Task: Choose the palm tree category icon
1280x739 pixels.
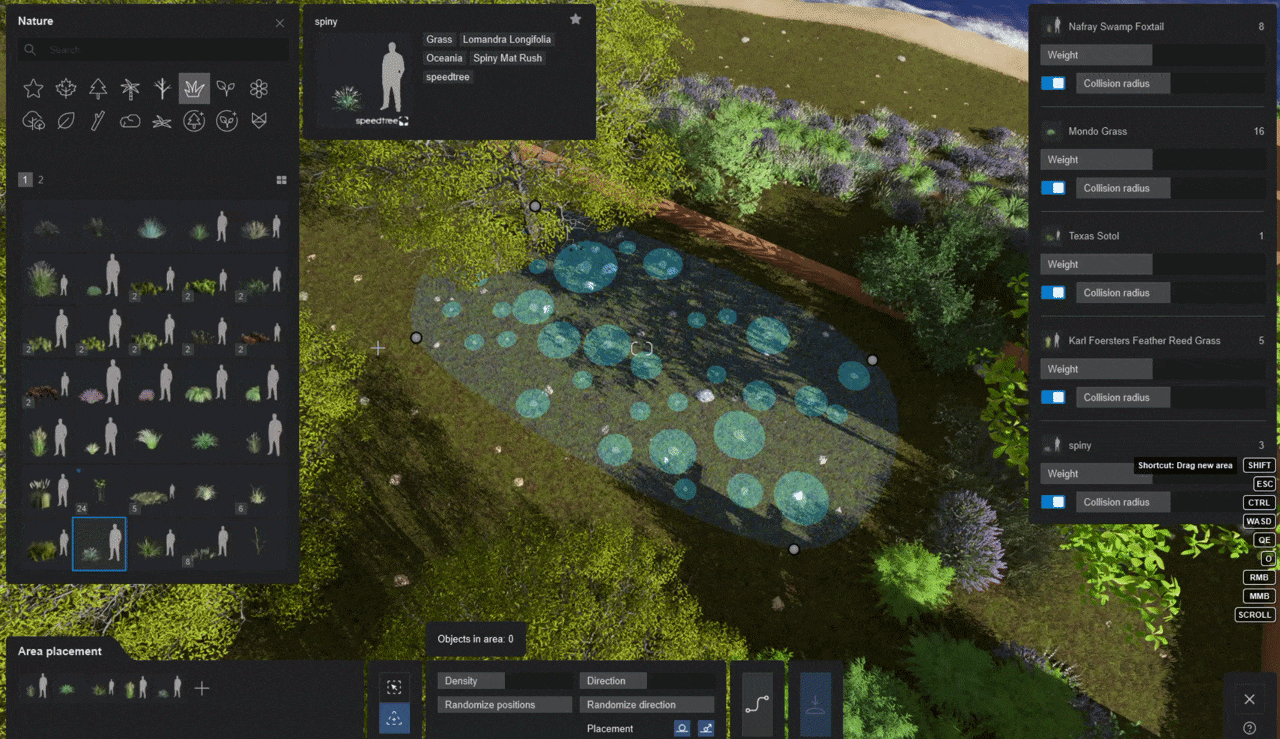Action: tap(130, 89)
